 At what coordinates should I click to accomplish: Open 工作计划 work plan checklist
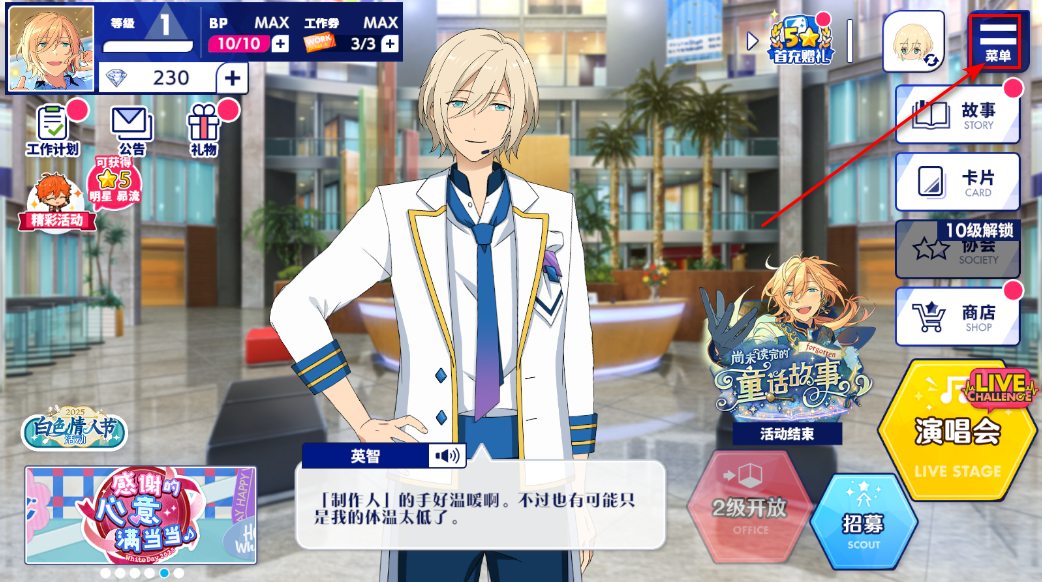pos(52,130)
